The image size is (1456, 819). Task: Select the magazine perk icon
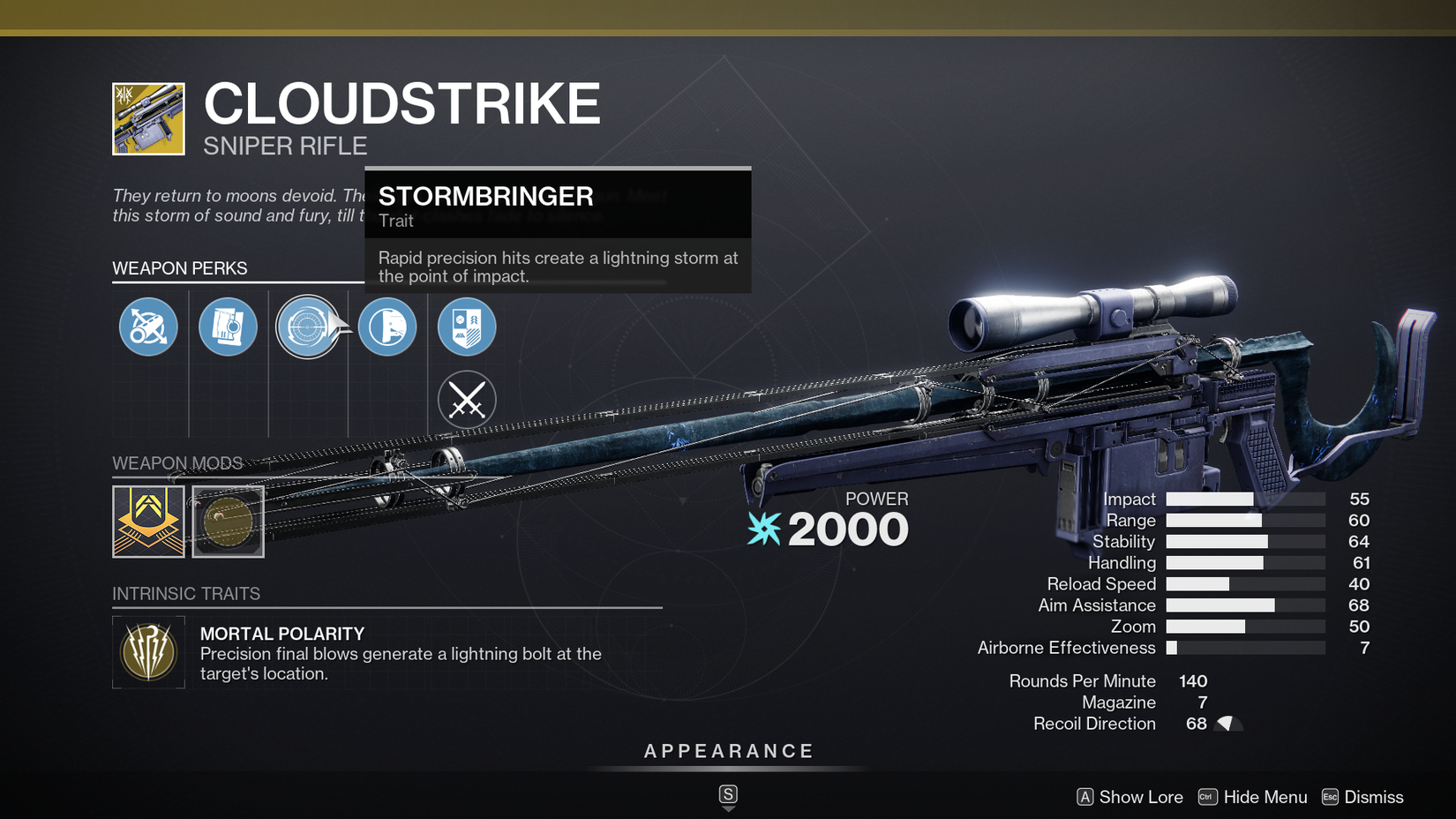click(x=228, y=327)
